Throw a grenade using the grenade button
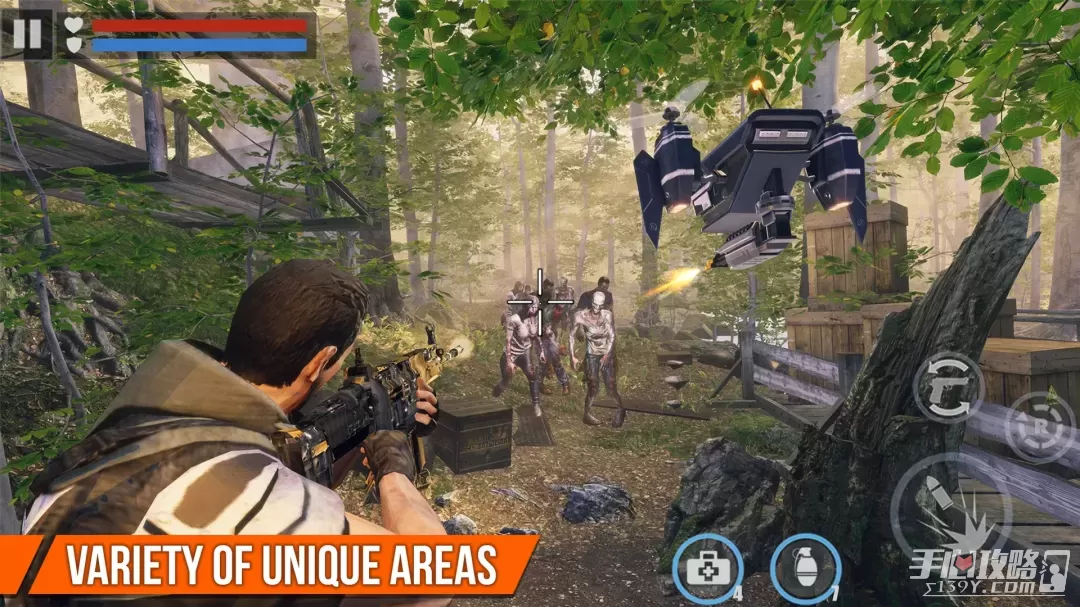This screenshot has width=1080, height=607. (x=806, y=569)
